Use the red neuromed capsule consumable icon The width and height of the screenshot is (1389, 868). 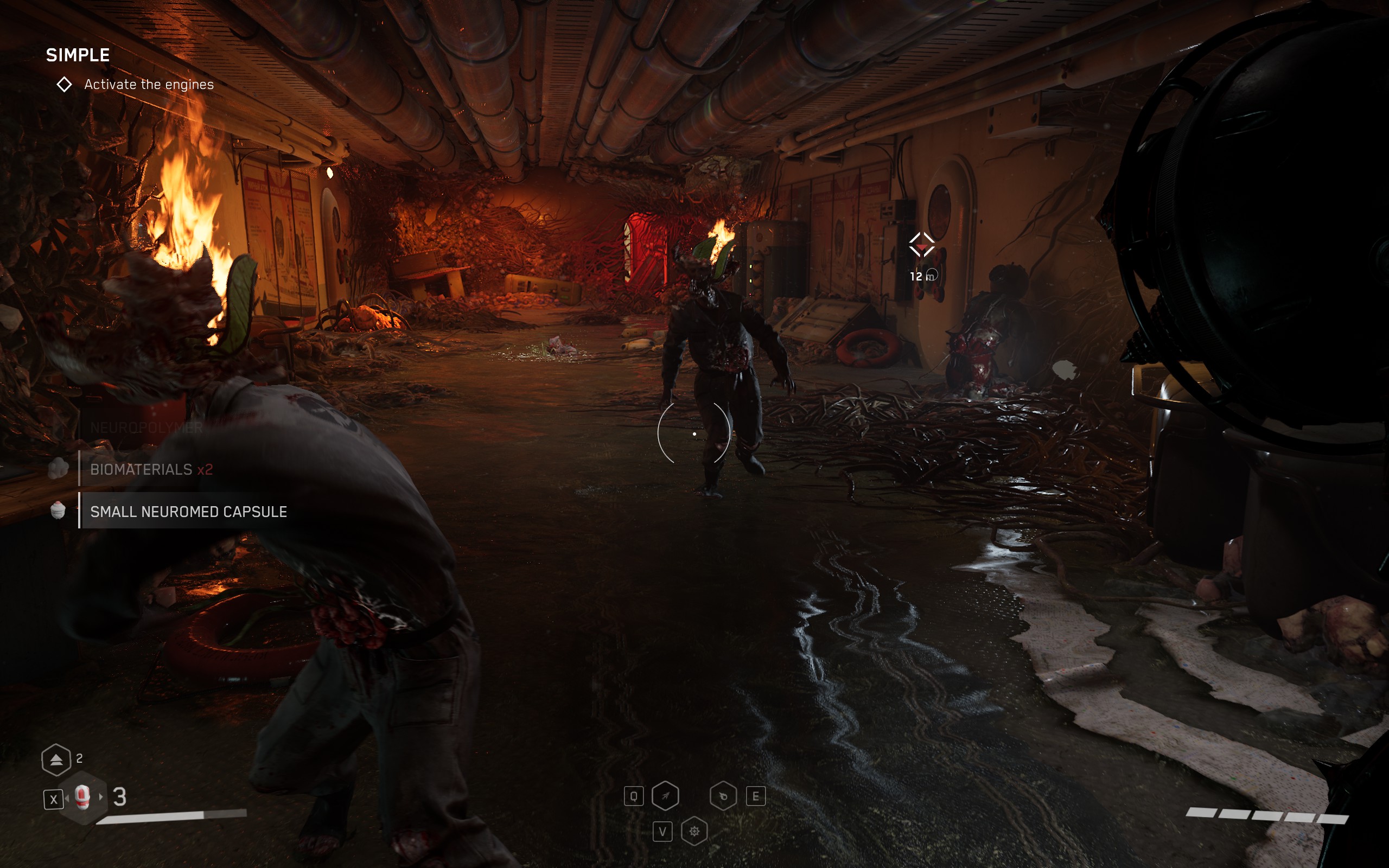[83, 797]
